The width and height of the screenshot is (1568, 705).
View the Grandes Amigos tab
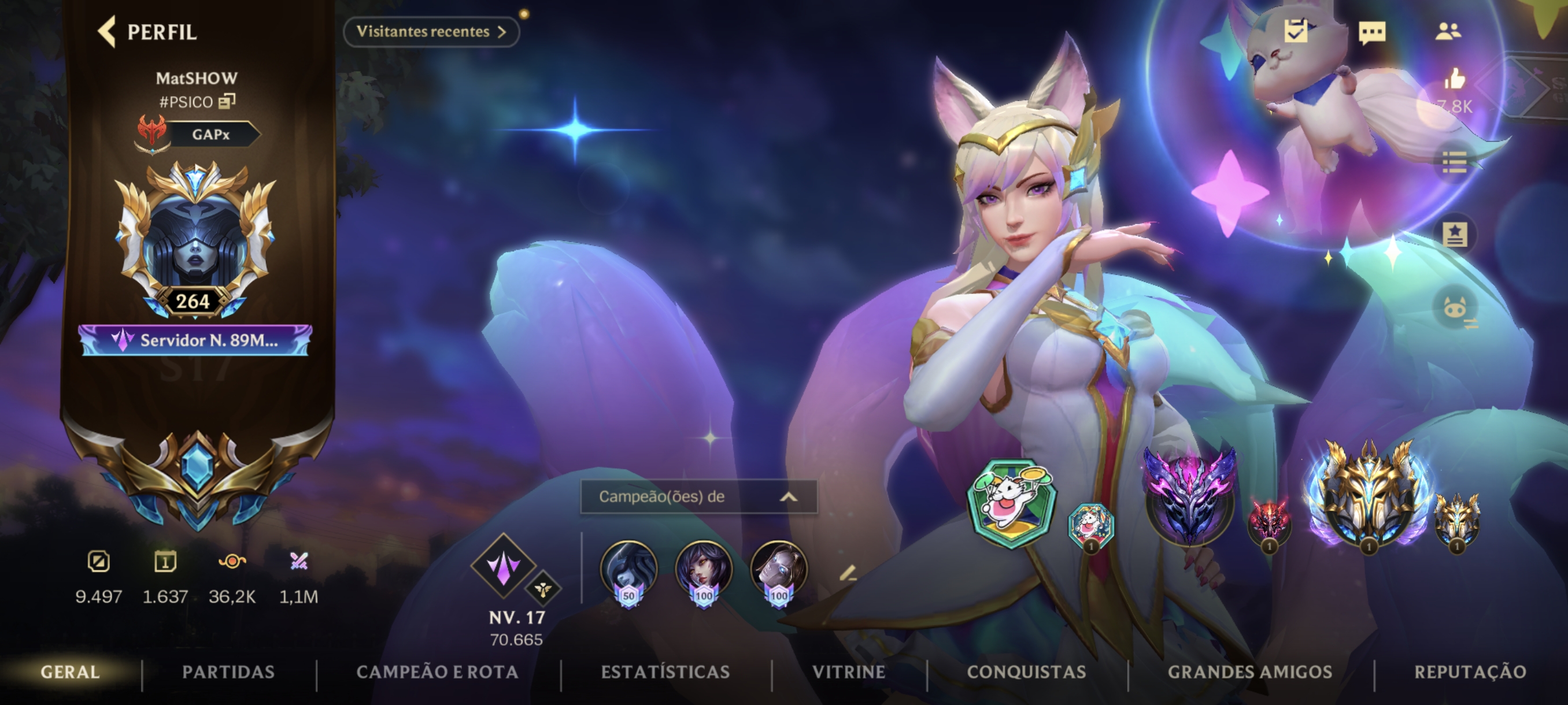tap(1249, 671)
